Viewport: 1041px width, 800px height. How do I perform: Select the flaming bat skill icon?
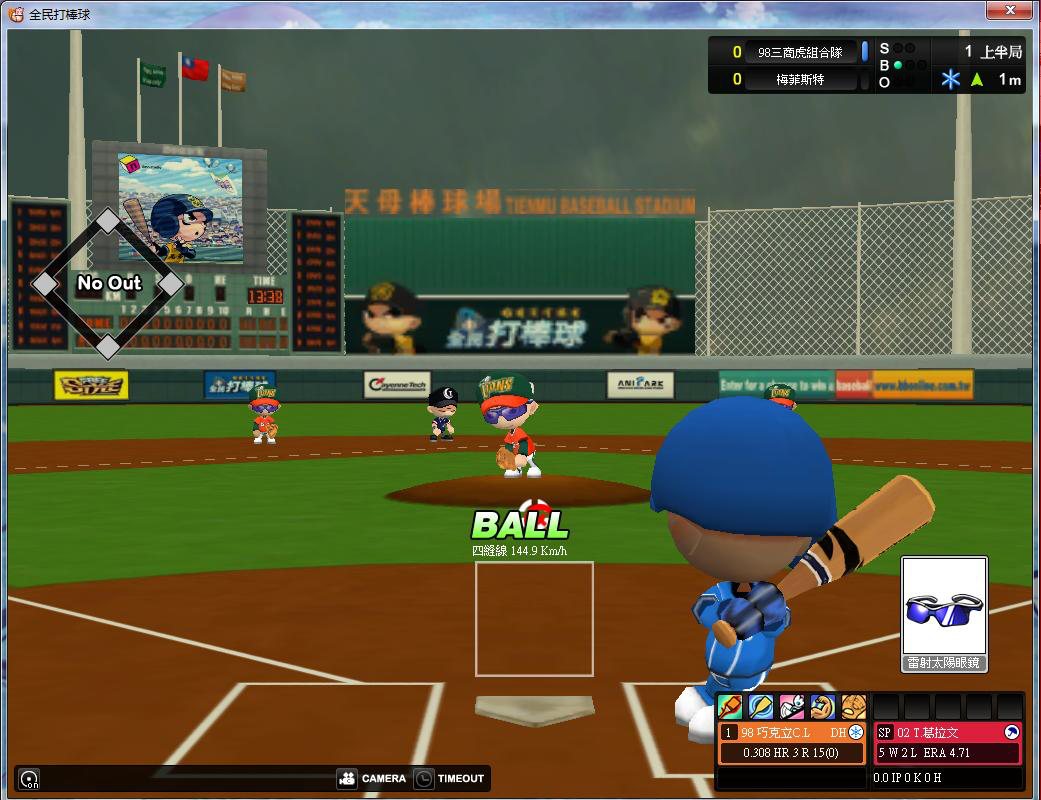[731, 707]
